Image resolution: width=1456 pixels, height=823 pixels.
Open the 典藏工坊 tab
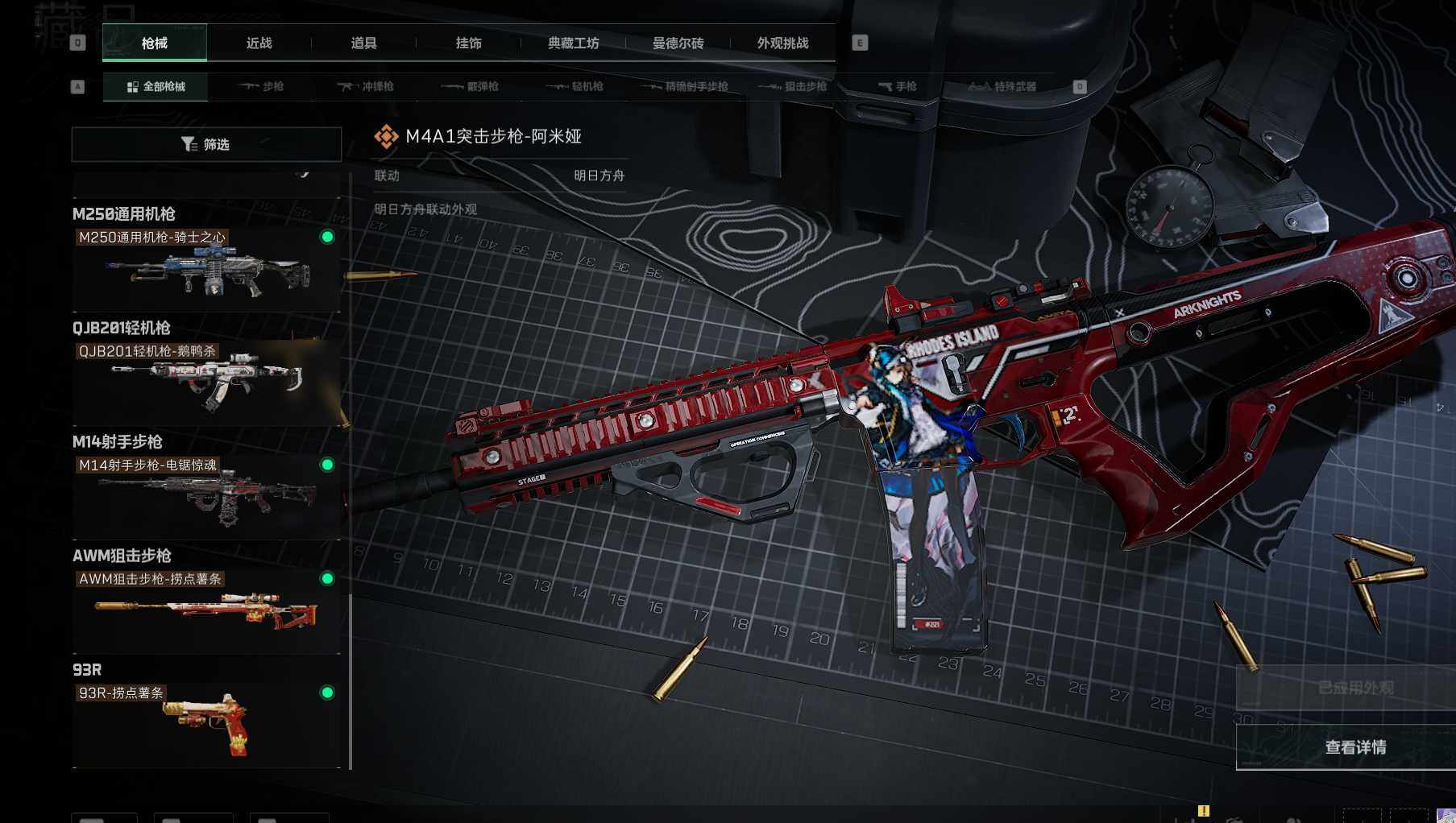[x=573, y=43]
